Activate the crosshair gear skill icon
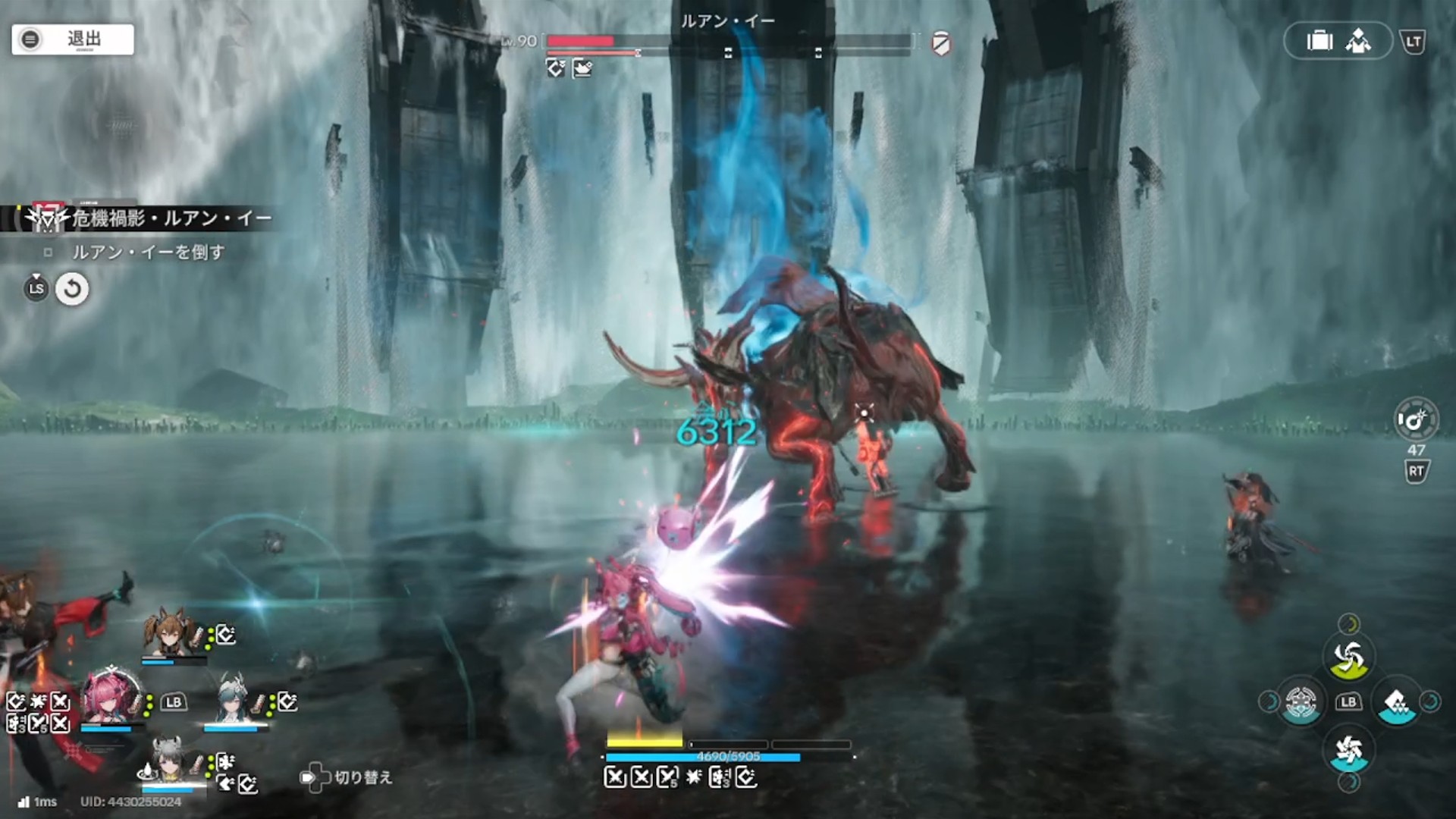Image resolution: width=1456 pixels, height=819 pixels. point(1301,702)
